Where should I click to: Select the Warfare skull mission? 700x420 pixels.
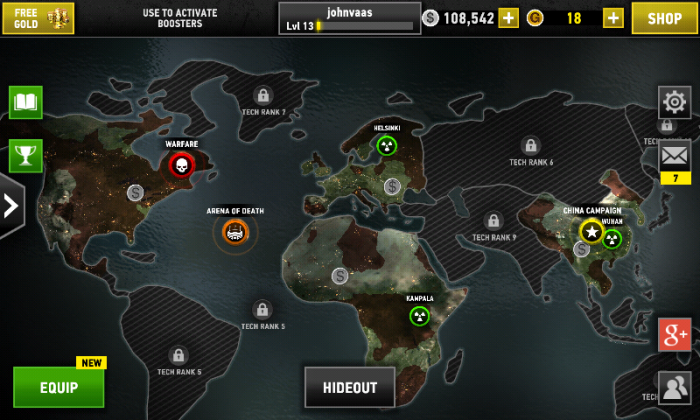click(181, 165)
